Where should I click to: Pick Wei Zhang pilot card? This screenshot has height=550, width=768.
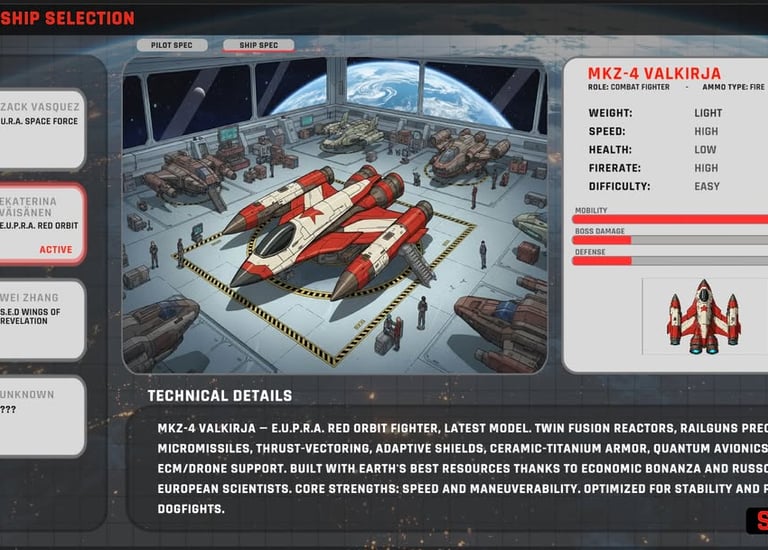pos(40,319)
